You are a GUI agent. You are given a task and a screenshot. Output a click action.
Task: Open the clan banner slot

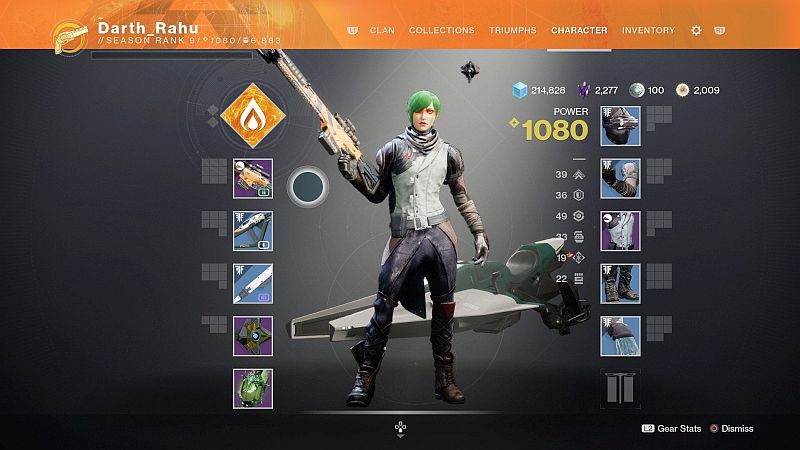(x=620, y=388)
